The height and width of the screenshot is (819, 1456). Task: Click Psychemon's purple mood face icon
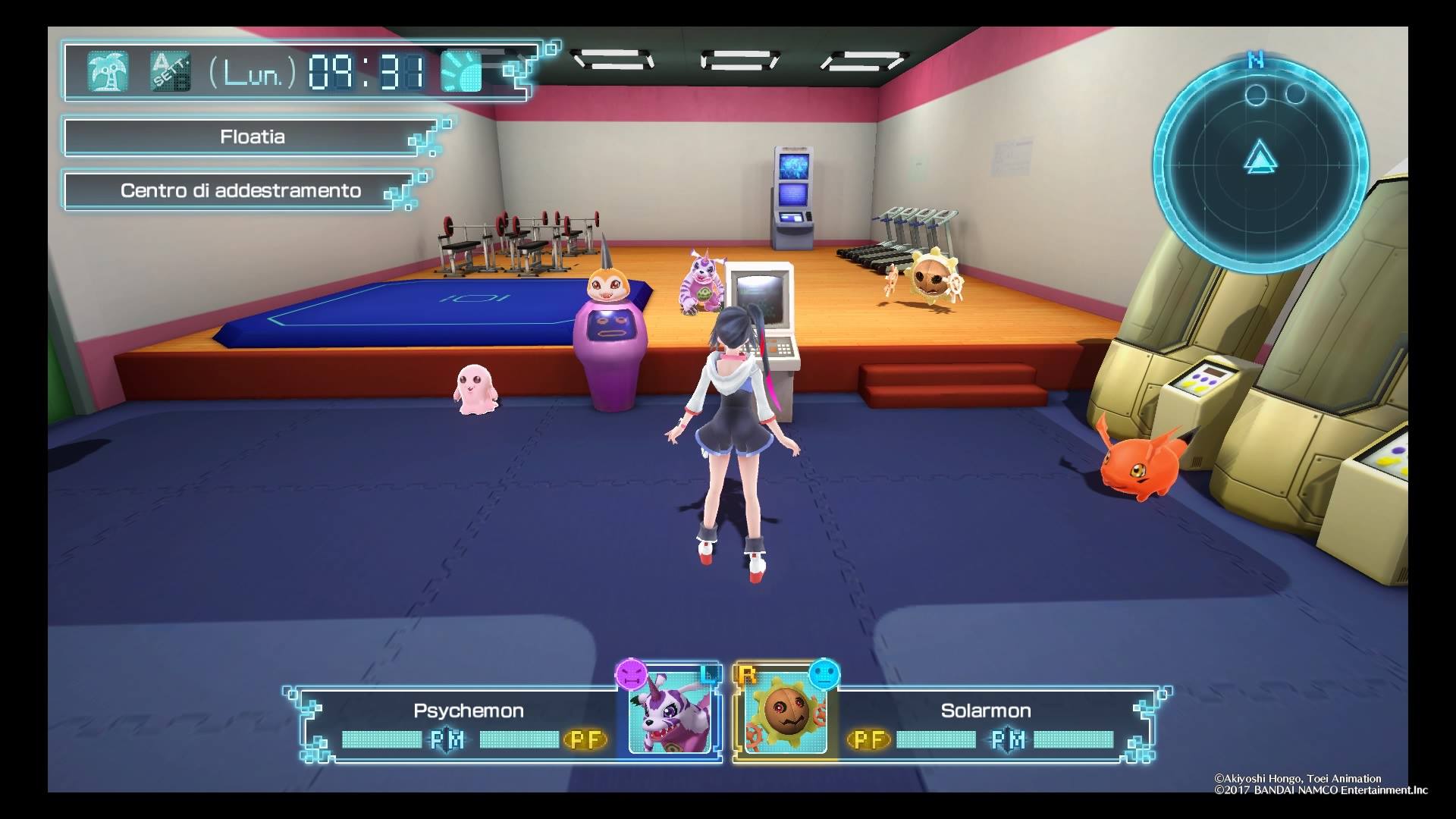coord(631,673)
